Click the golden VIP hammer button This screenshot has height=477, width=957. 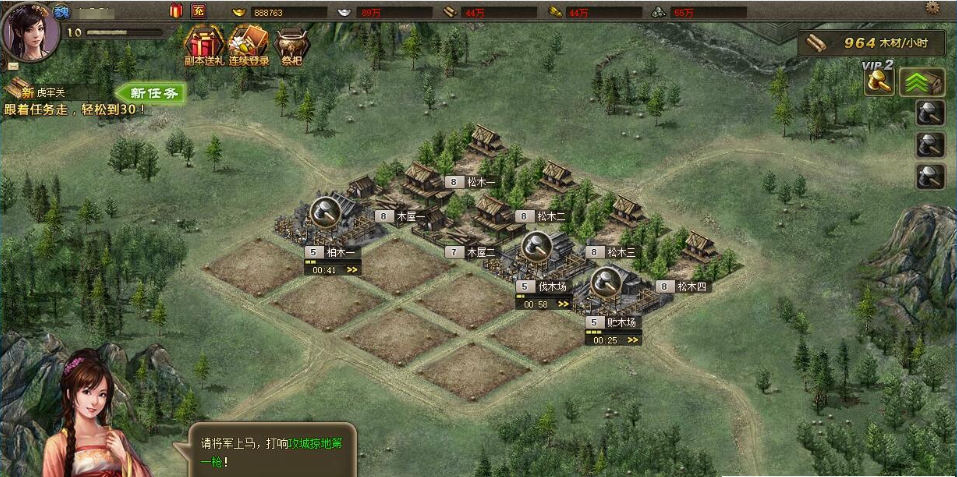click(880, 82)
